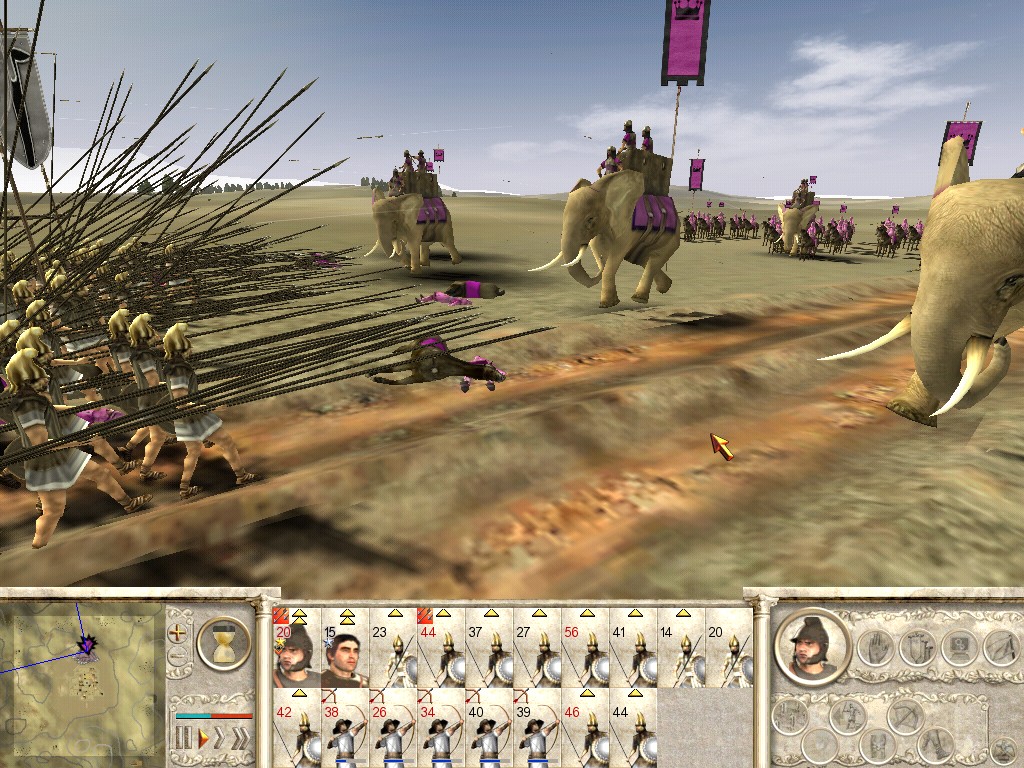This screenshot has height=768, width=1024.
Task: Pause the battle
Action: point(183,738)
